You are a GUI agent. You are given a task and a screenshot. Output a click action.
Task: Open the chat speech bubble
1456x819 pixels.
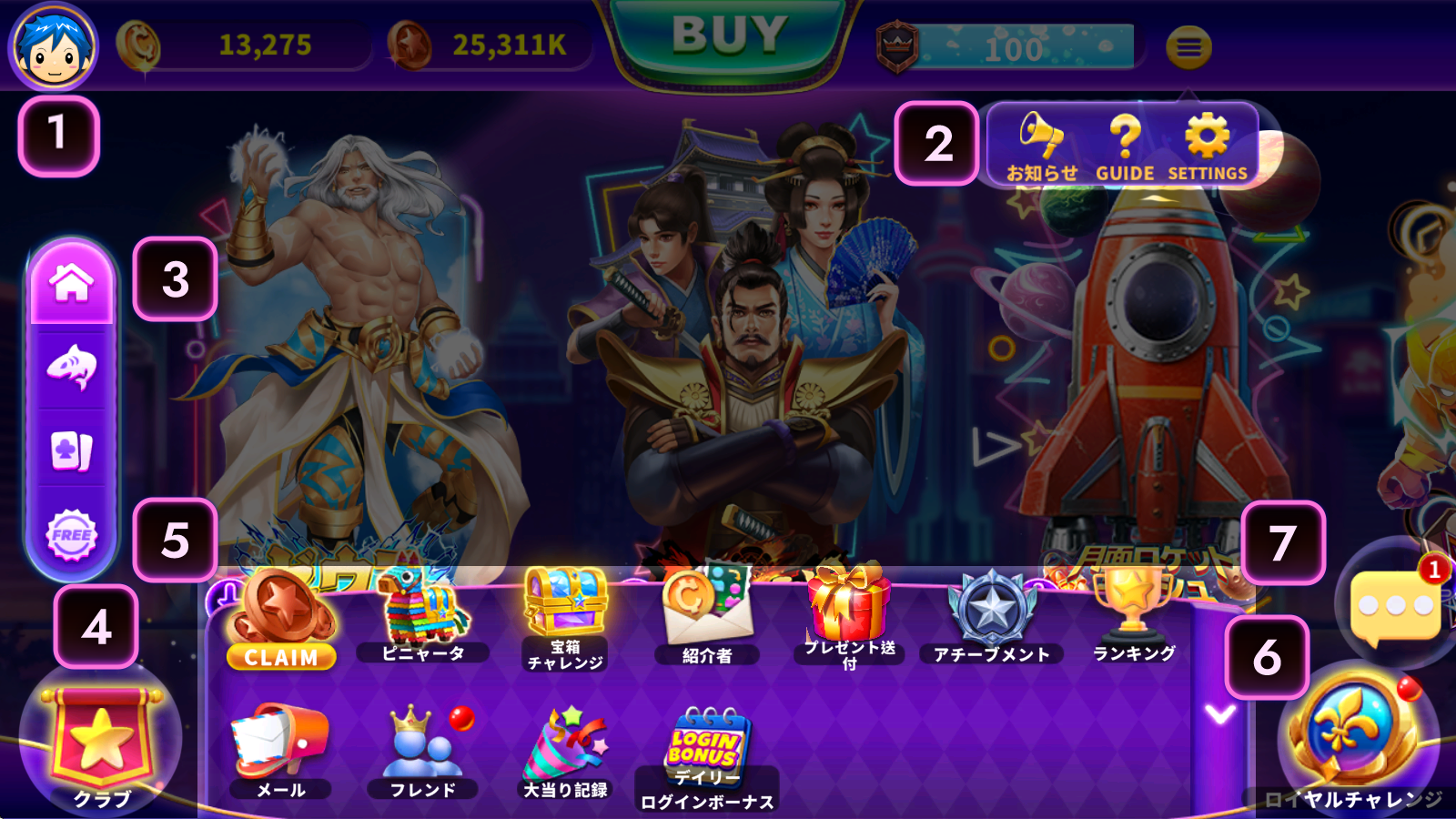pos(1394,606)
